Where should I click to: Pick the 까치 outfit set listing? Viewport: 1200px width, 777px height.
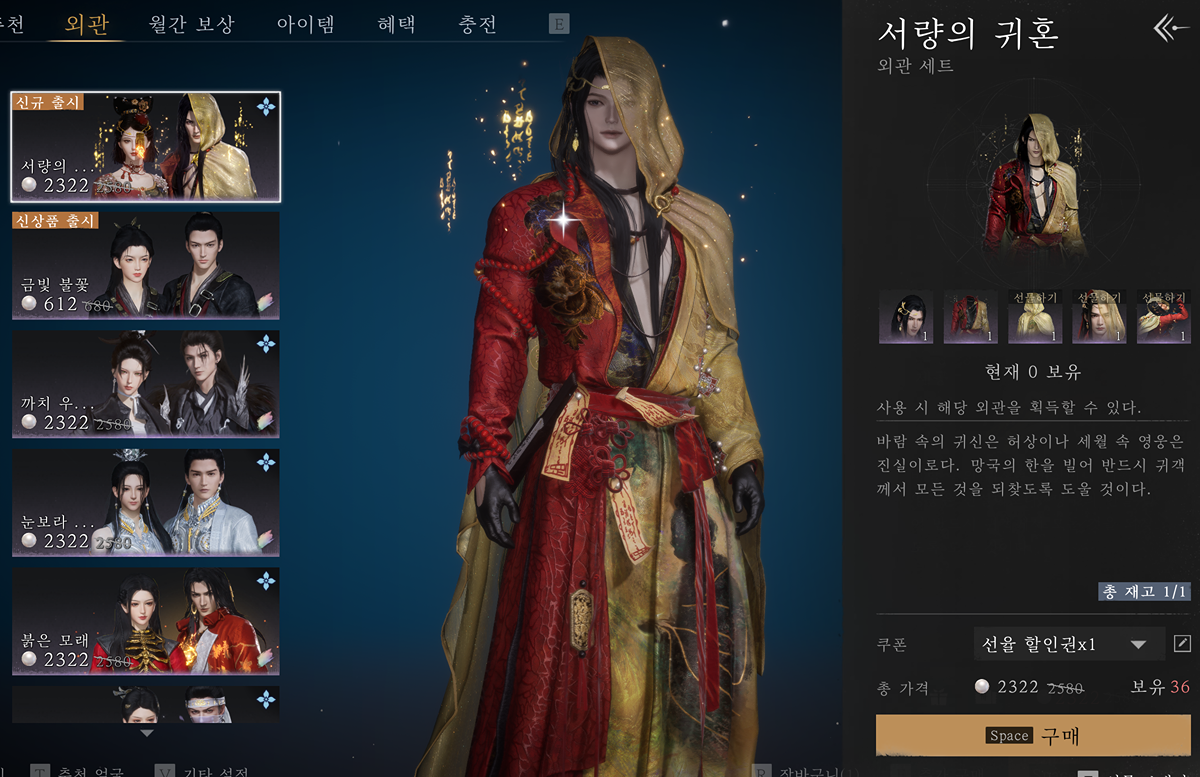pyautogui.click(x=146, y=384)
